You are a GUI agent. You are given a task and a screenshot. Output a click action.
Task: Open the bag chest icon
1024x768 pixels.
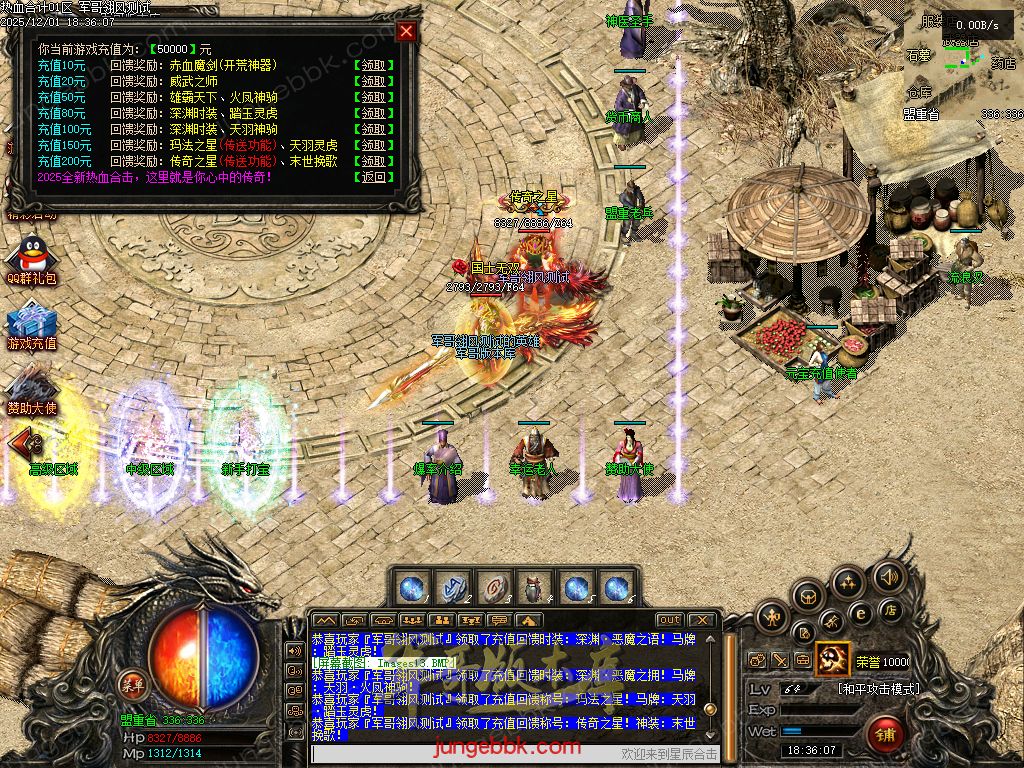[x=809, y=597]
